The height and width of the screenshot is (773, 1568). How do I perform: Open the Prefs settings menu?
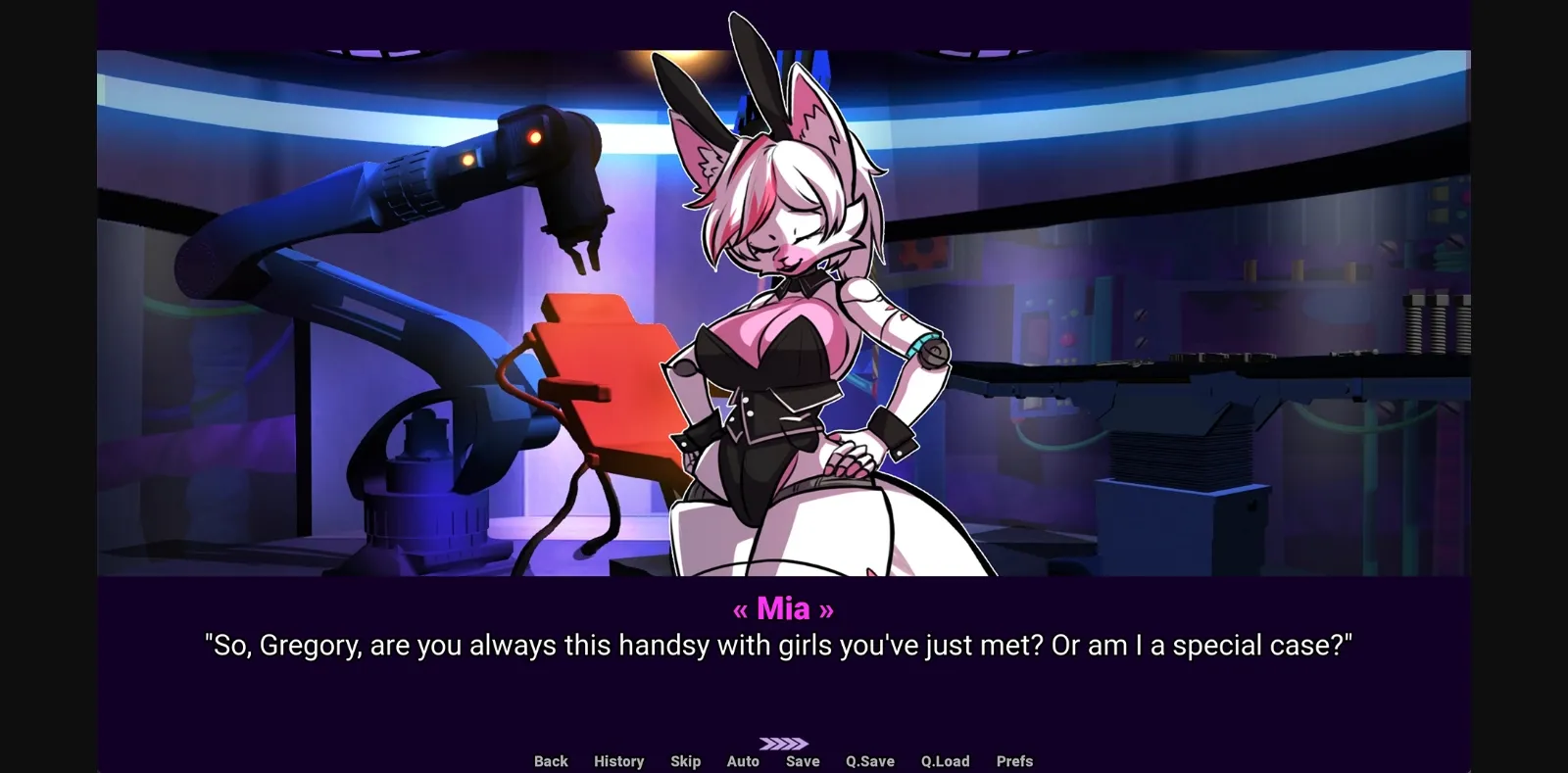coord(1014,760)
